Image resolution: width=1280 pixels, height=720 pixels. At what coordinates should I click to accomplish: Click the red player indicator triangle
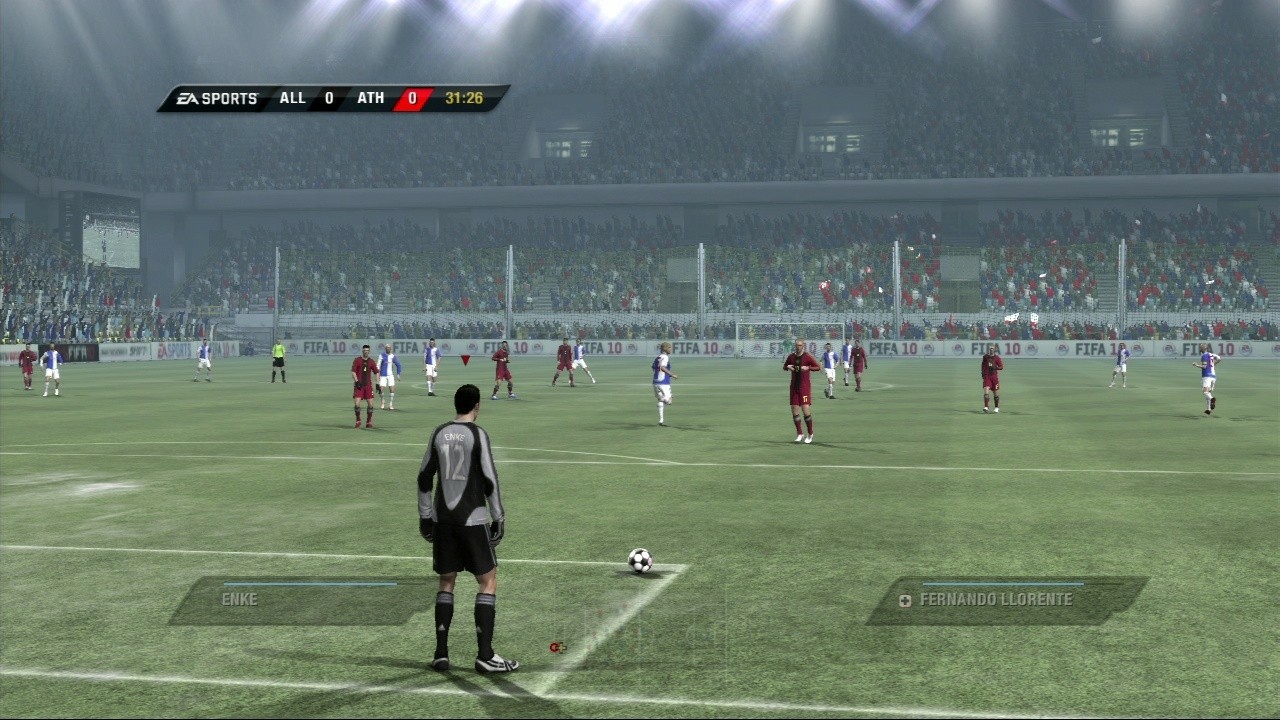tap(464, 358)
